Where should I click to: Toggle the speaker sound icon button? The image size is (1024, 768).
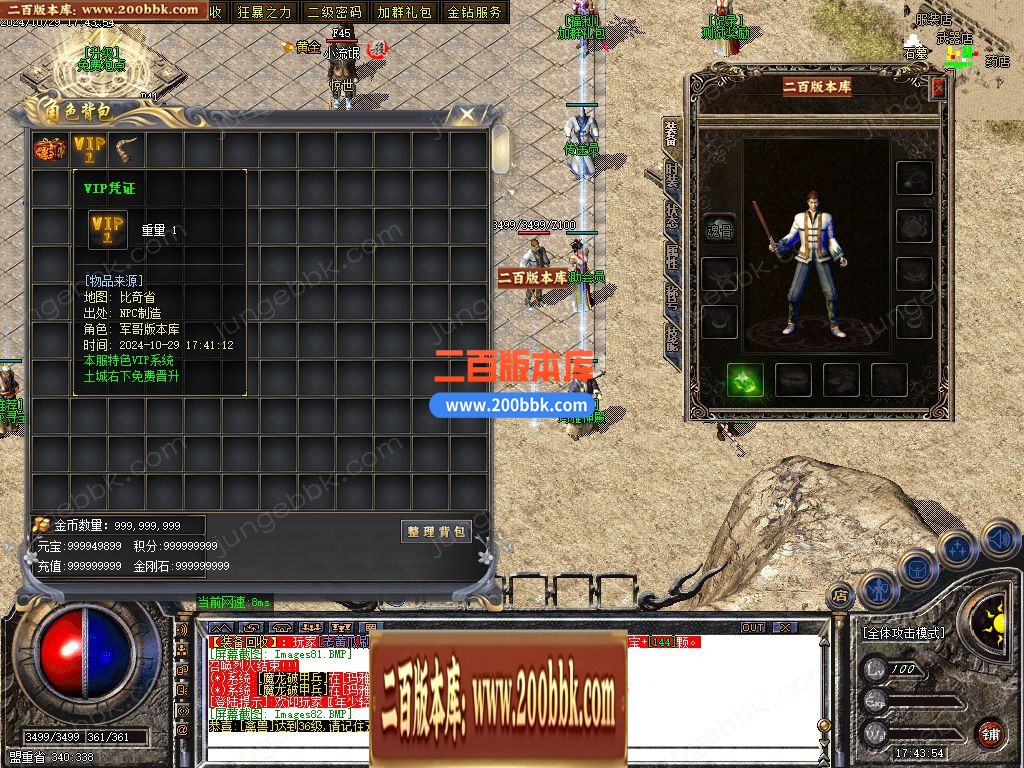pos(1001,540)
